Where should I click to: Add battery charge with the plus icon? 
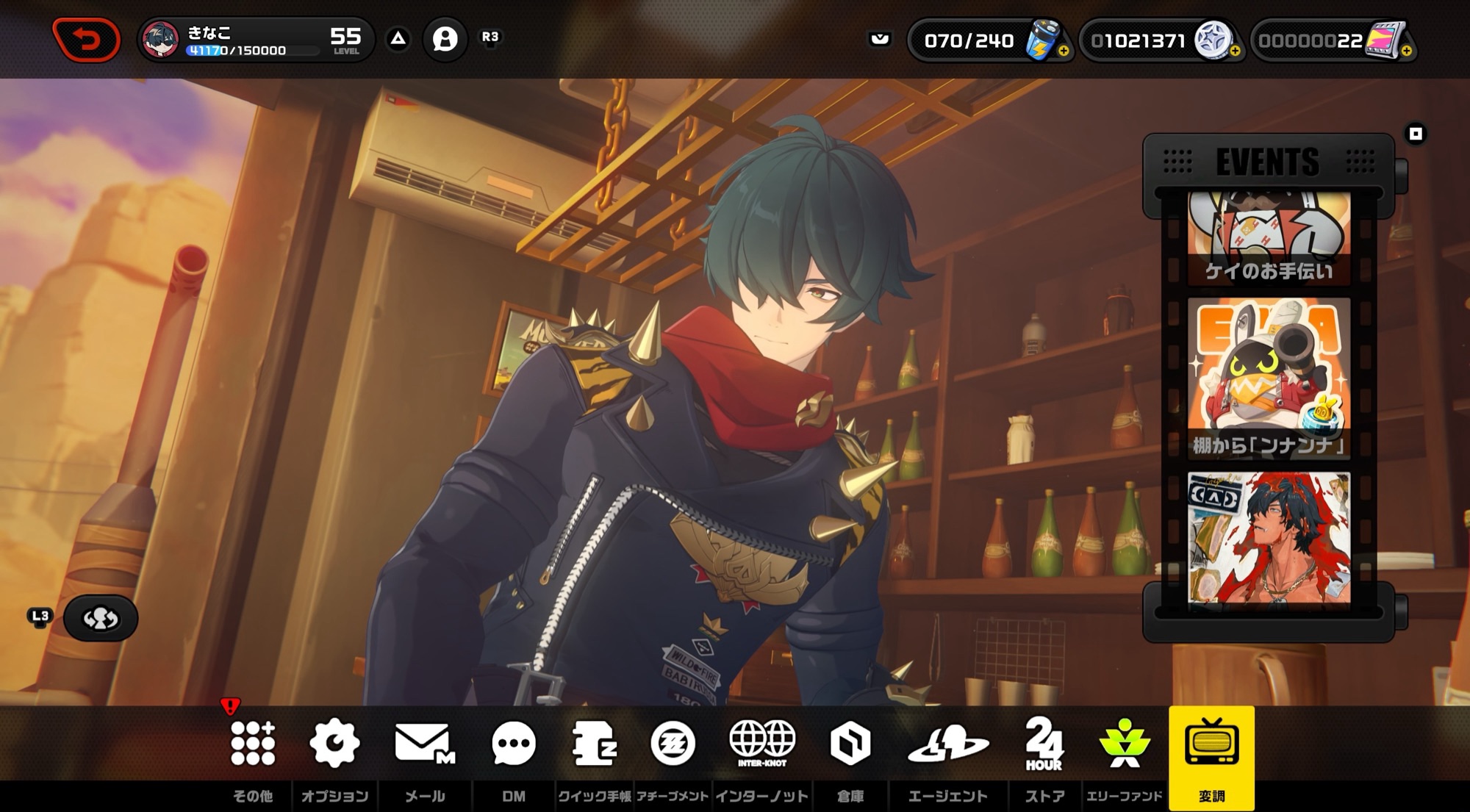coord(1064,51)
